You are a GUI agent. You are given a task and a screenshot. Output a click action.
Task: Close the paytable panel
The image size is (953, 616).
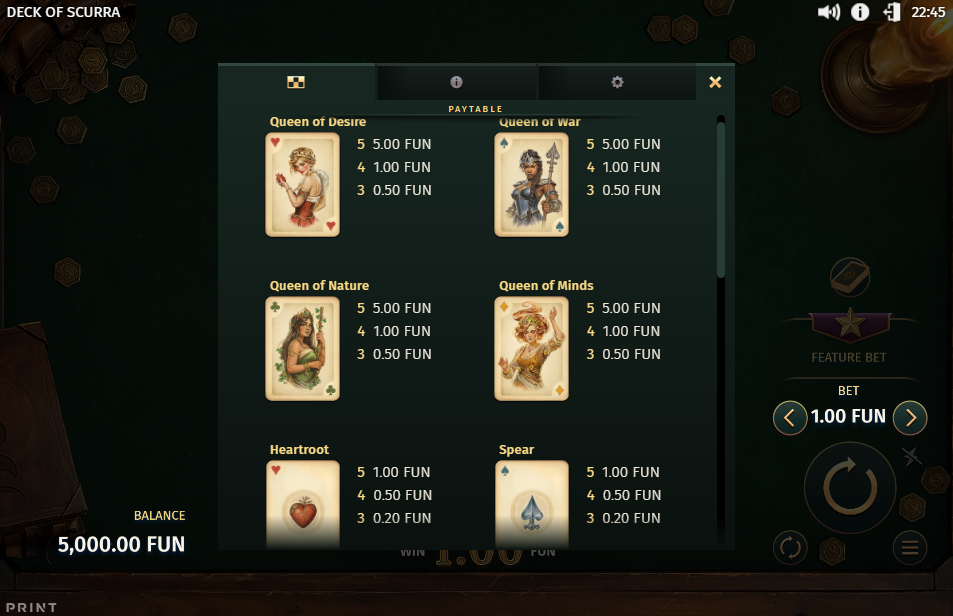715,82
